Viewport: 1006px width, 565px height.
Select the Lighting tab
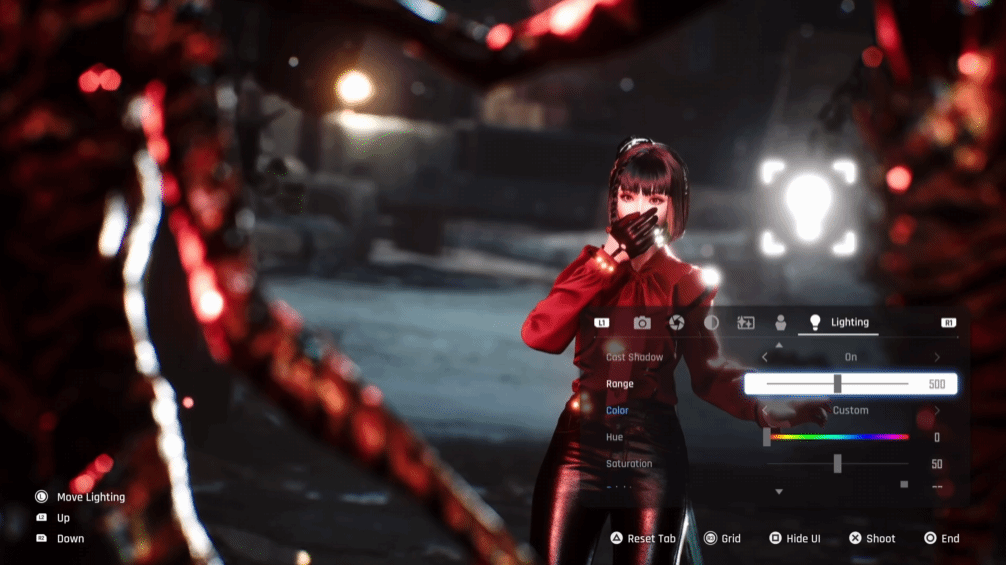pos(839,323)
